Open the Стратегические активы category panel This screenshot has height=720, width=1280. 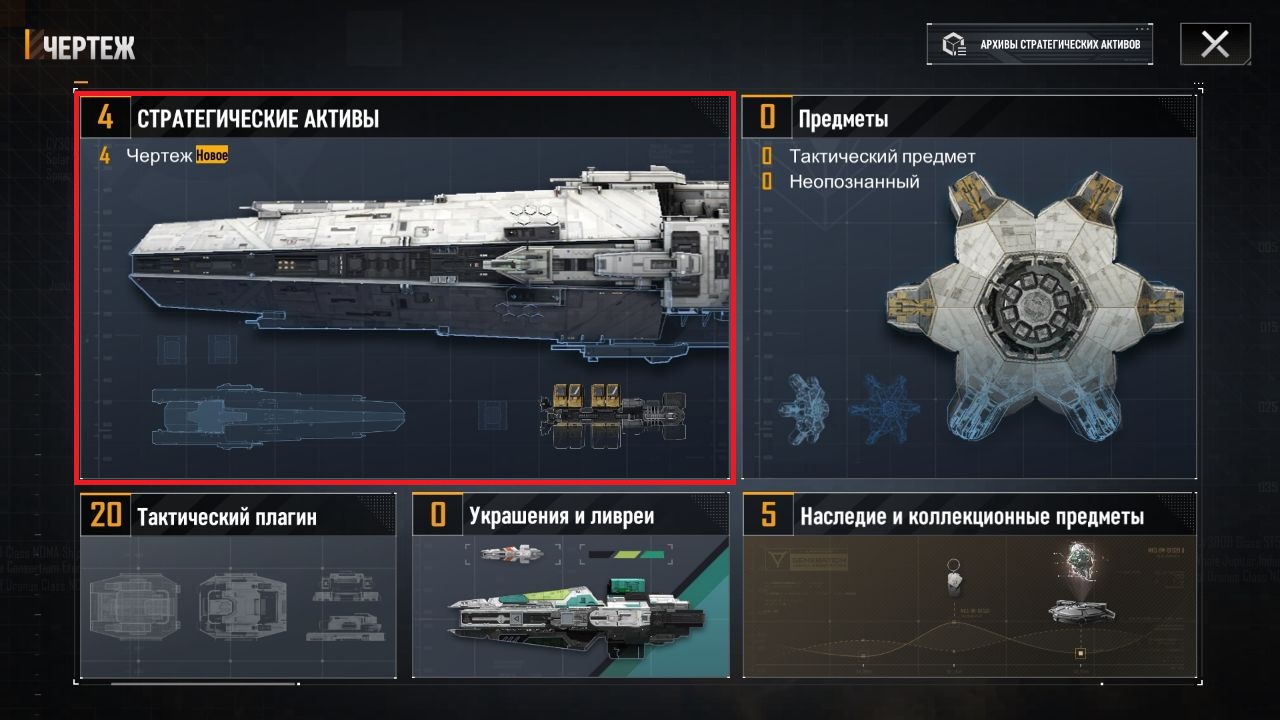405,288
